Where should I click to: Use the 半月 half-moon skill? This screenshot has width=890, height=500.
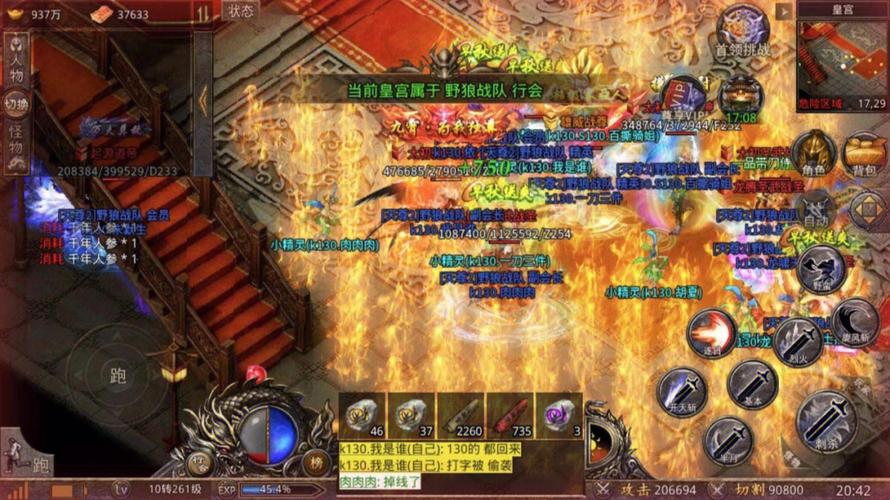click(x=728, y=440)
